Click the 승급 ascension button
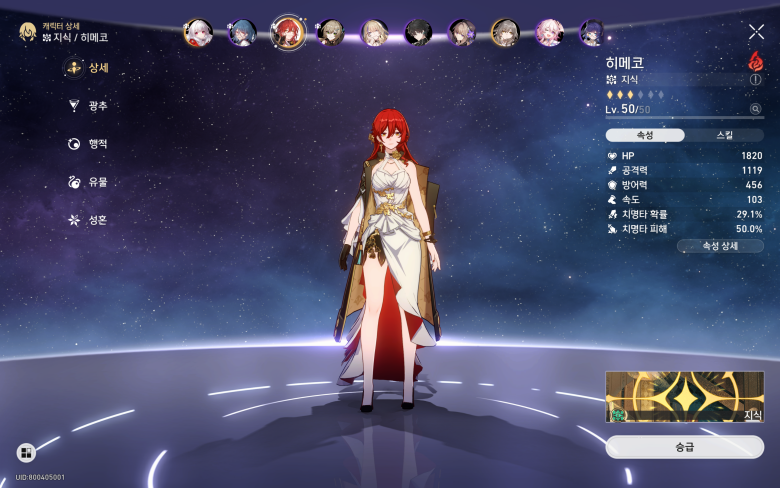The width and height of the screenshot is (780, 488). [x=684, y=447]
